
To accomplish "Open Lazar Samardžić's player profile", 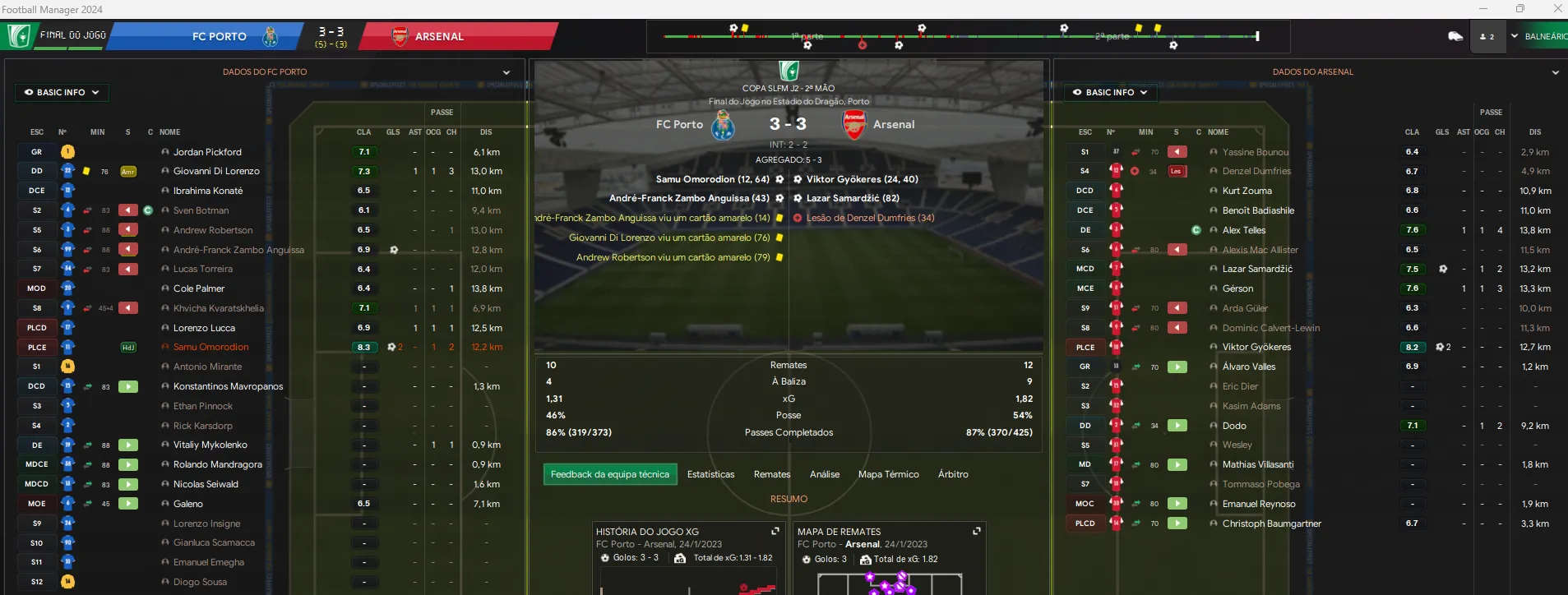I will [x=1256, y=269].
